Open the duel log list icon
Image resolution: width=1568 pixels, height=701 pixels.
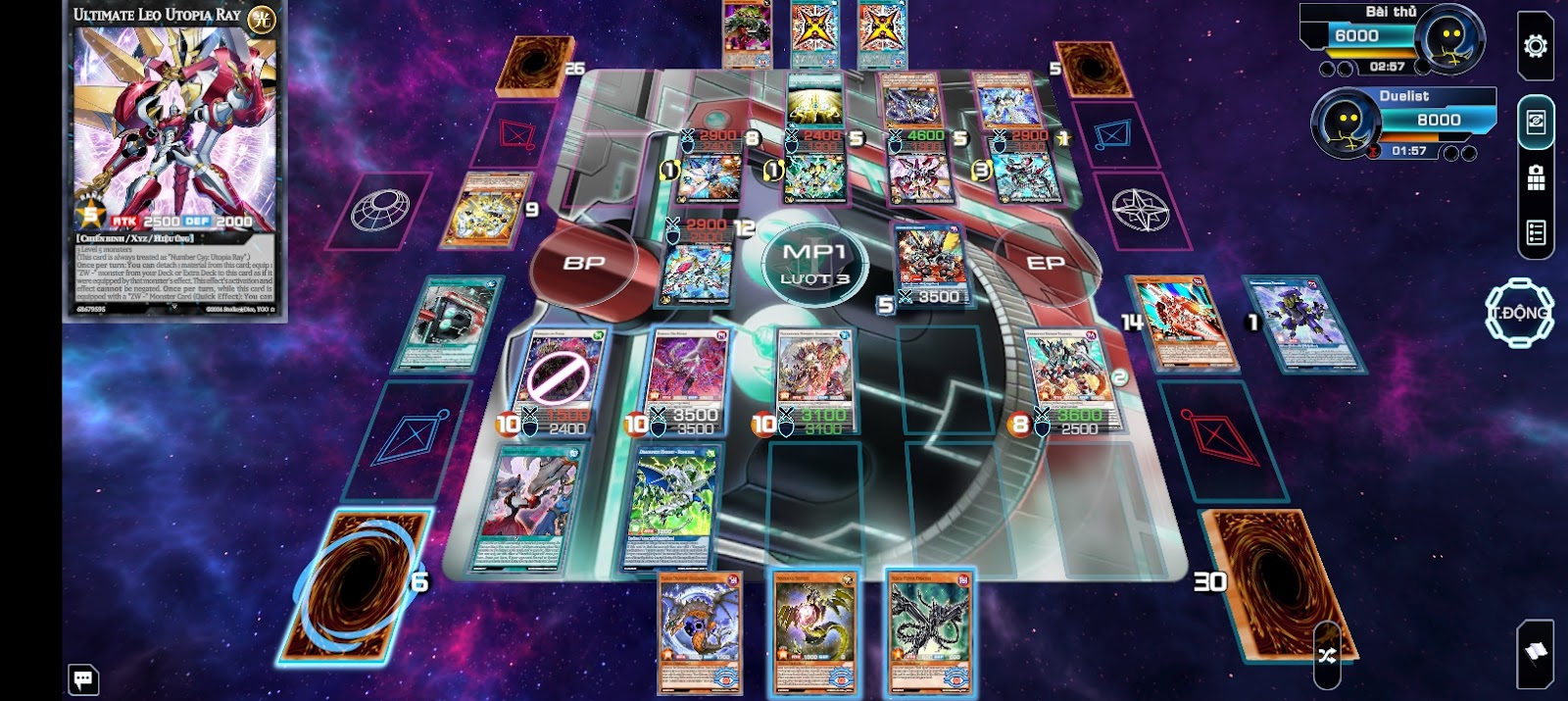pos(1535,233)
